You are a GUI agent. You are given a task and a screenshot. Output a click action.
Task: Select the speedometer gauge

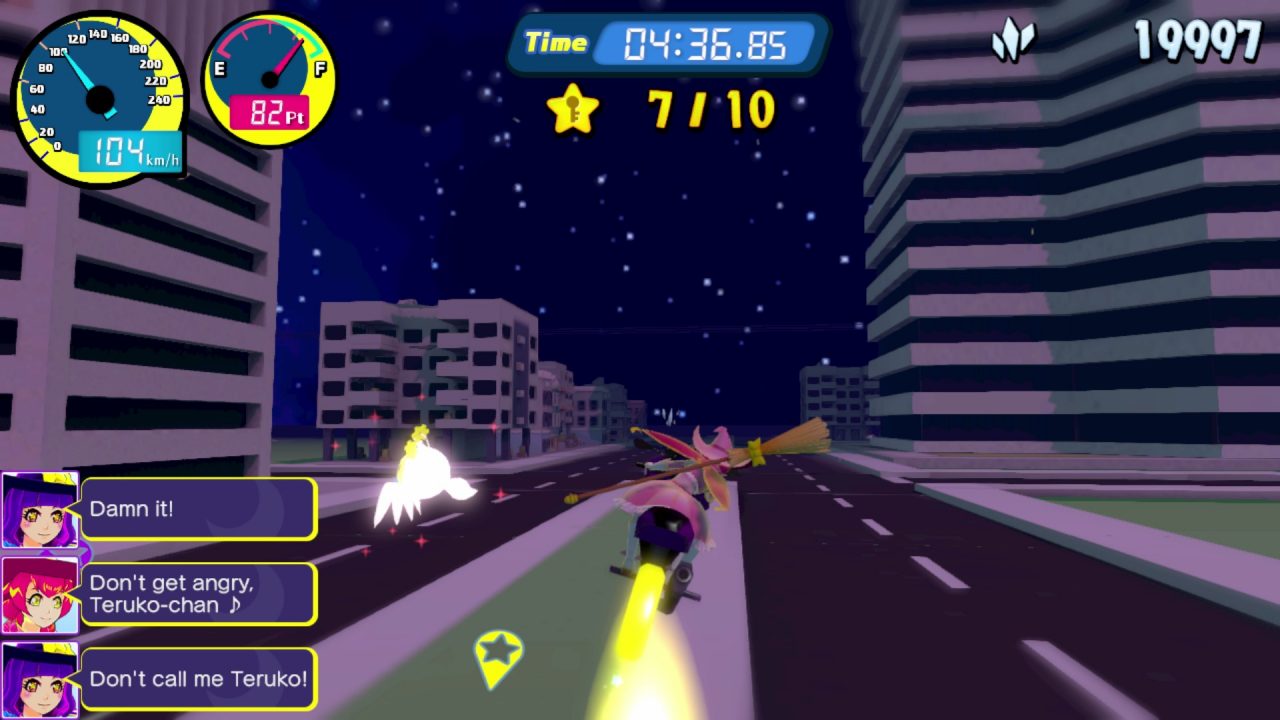pos(98,98)
